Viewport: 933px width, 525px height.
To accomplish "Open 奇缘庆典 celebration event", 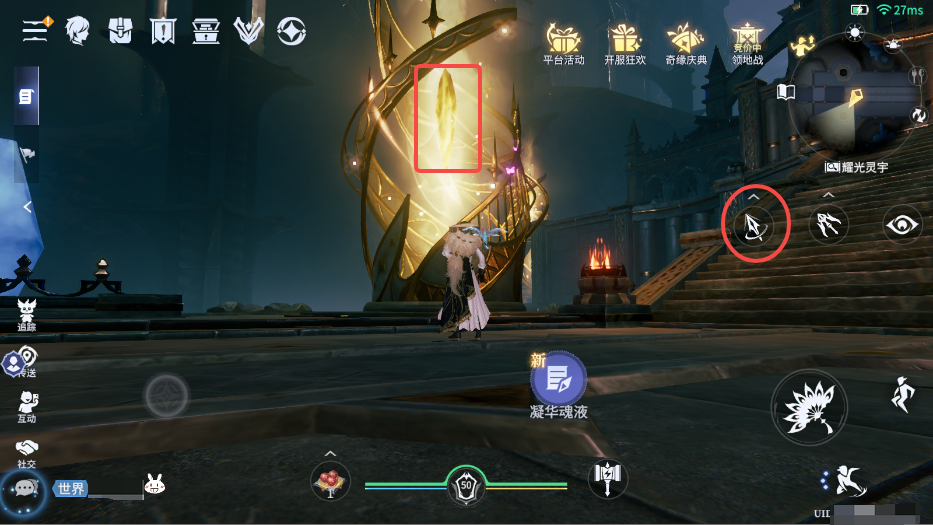I will tap(687, 43).
